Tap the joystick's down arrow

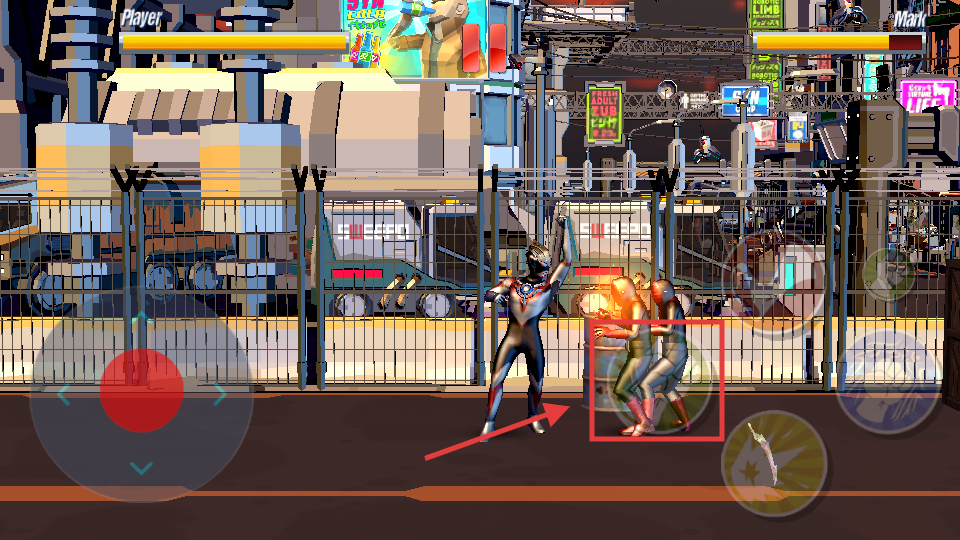point(142,468)
